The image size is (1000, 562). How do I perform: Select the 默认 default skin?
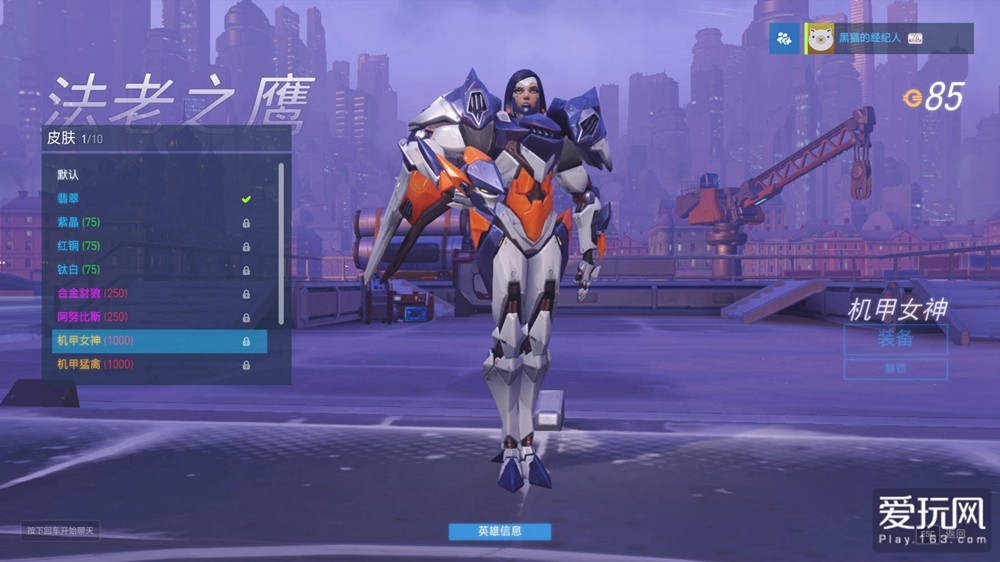click(70, 174)
